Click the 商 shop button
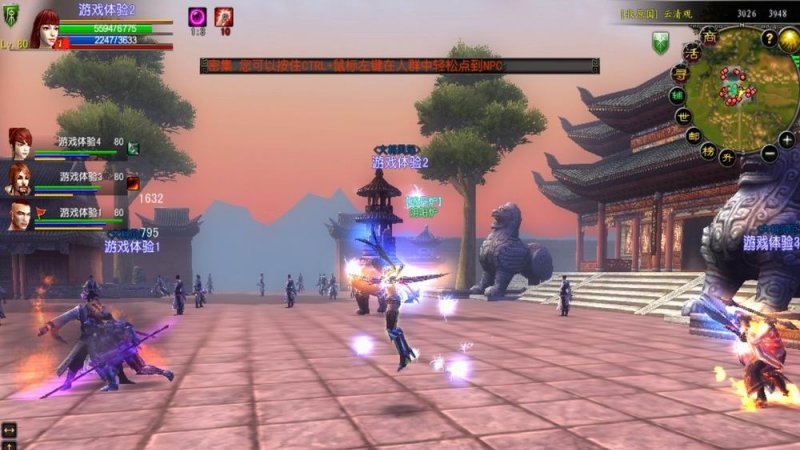 (709, 36)
